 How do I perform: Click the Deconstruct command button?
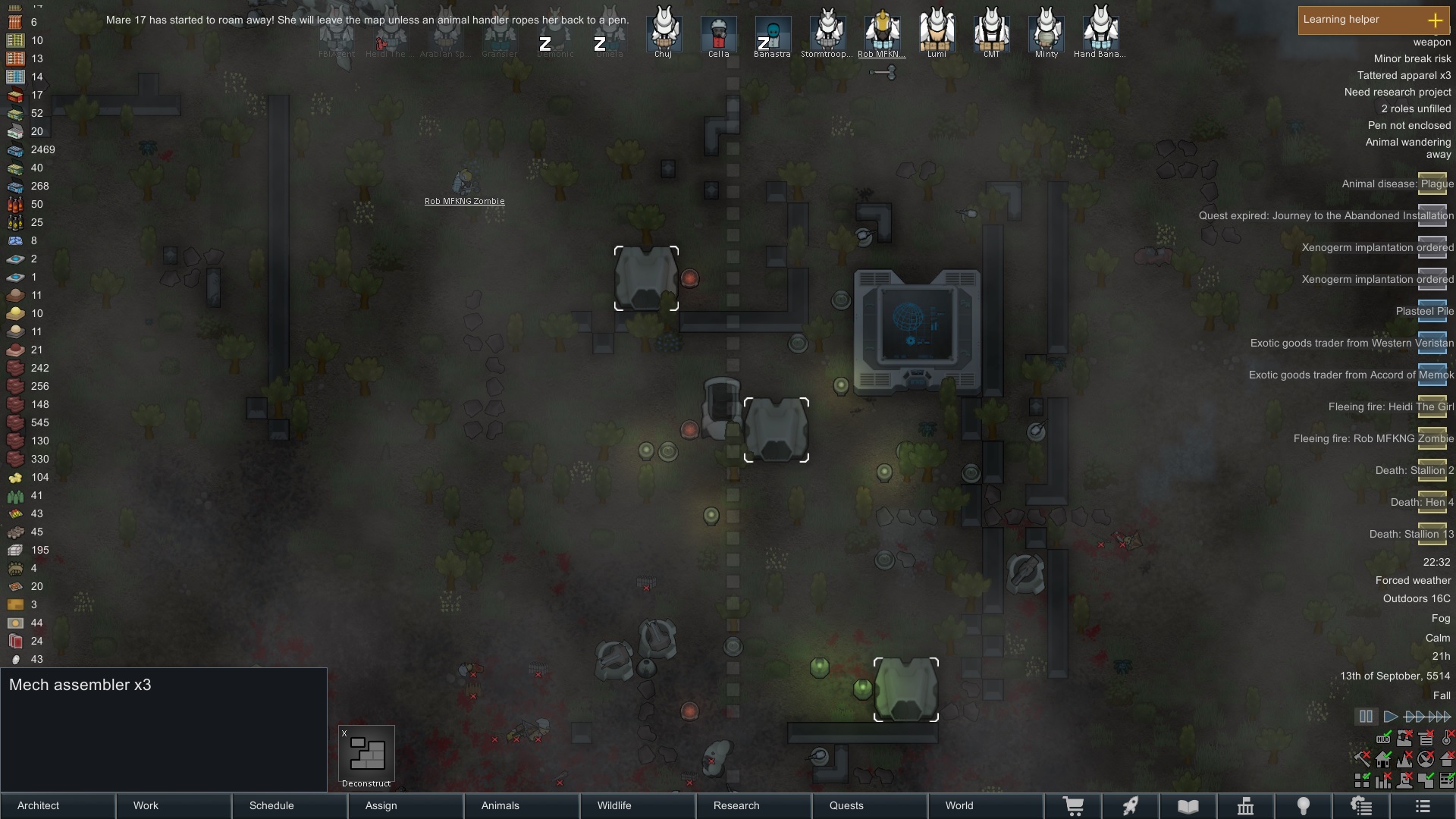pyautogui.click(x=366, y=756)
